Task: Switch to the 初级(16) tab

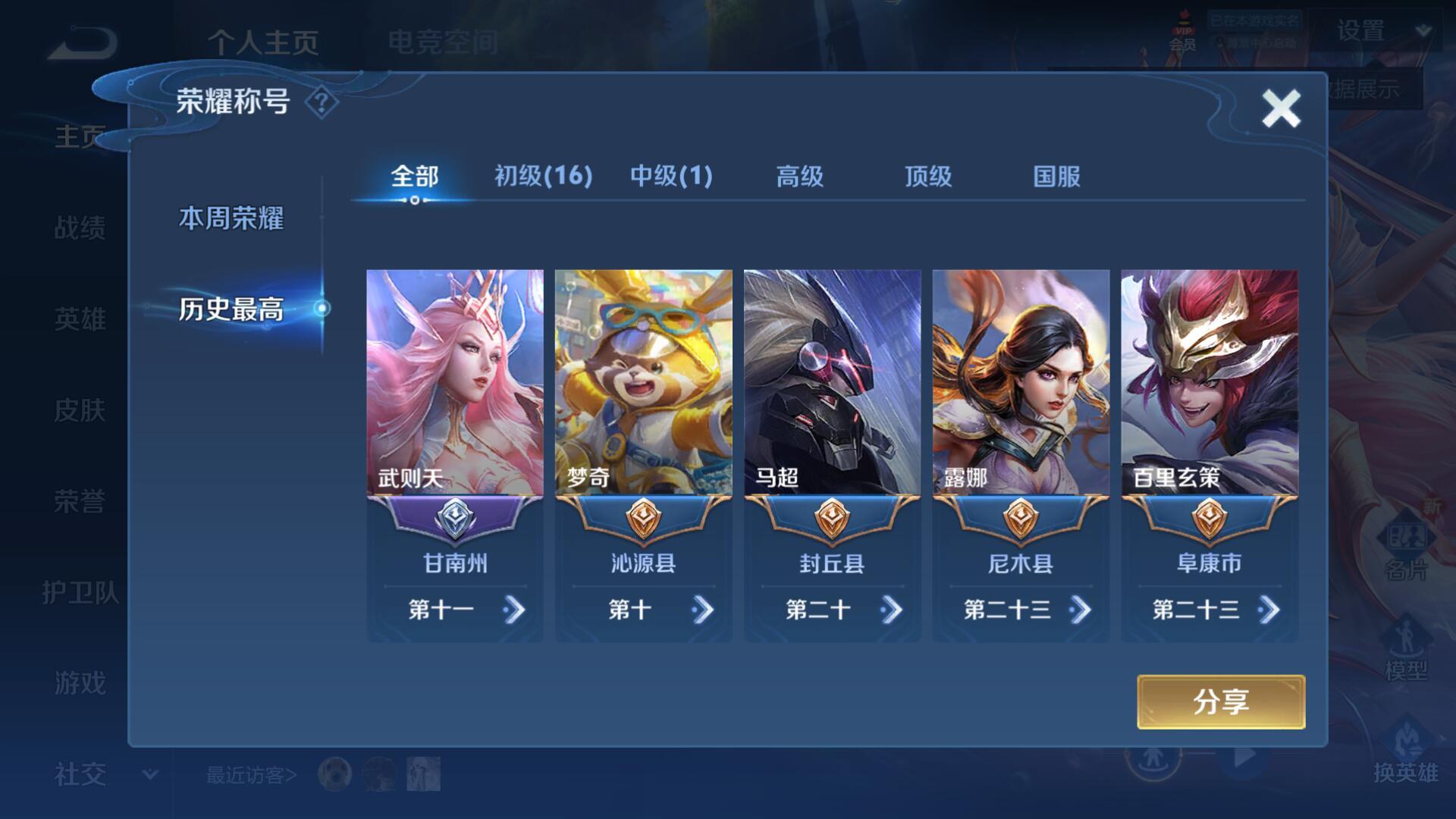Action: (543, 177)
